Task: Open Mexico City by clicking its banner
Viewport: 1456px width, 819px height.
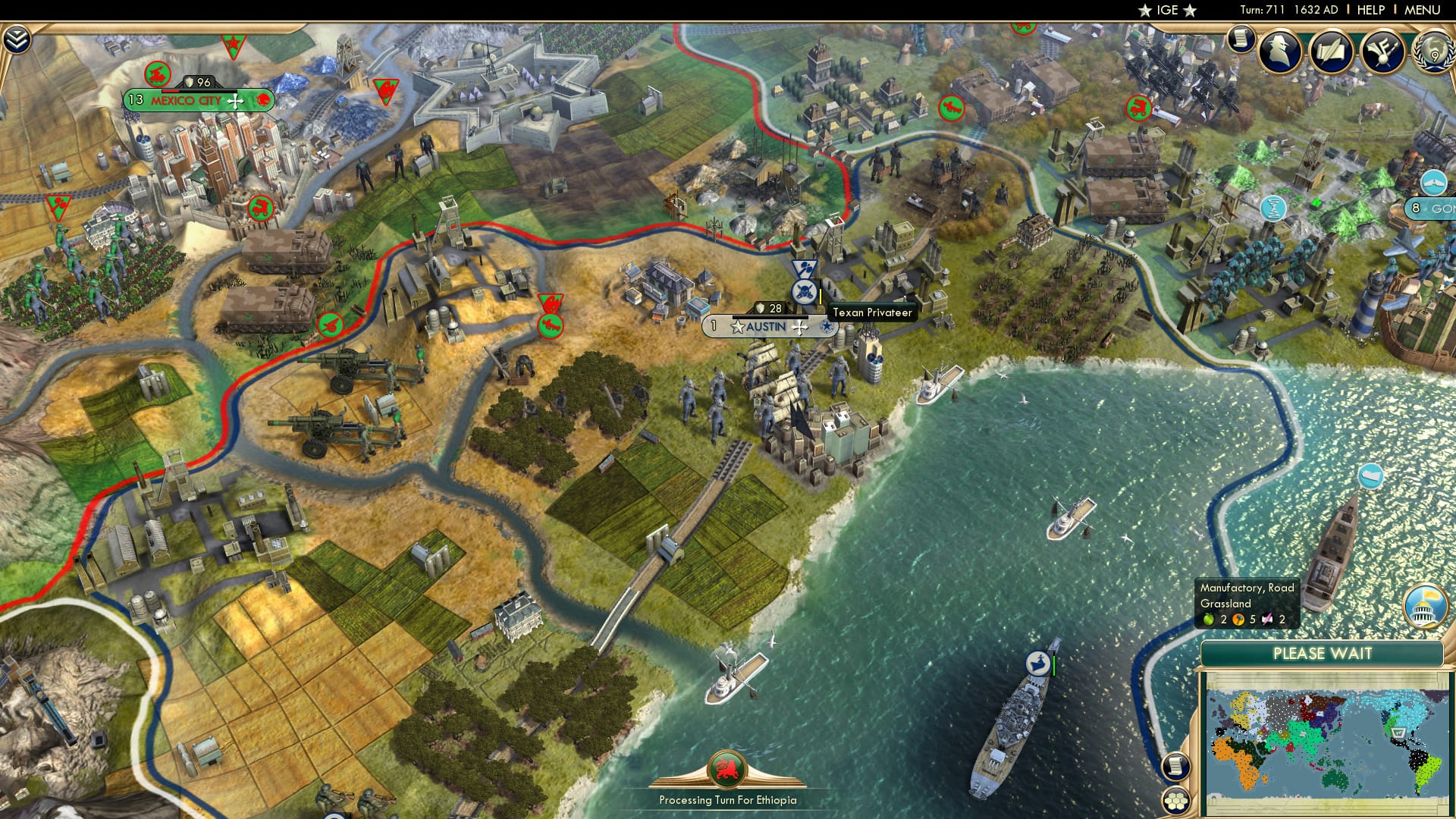Action: [187, 99]
